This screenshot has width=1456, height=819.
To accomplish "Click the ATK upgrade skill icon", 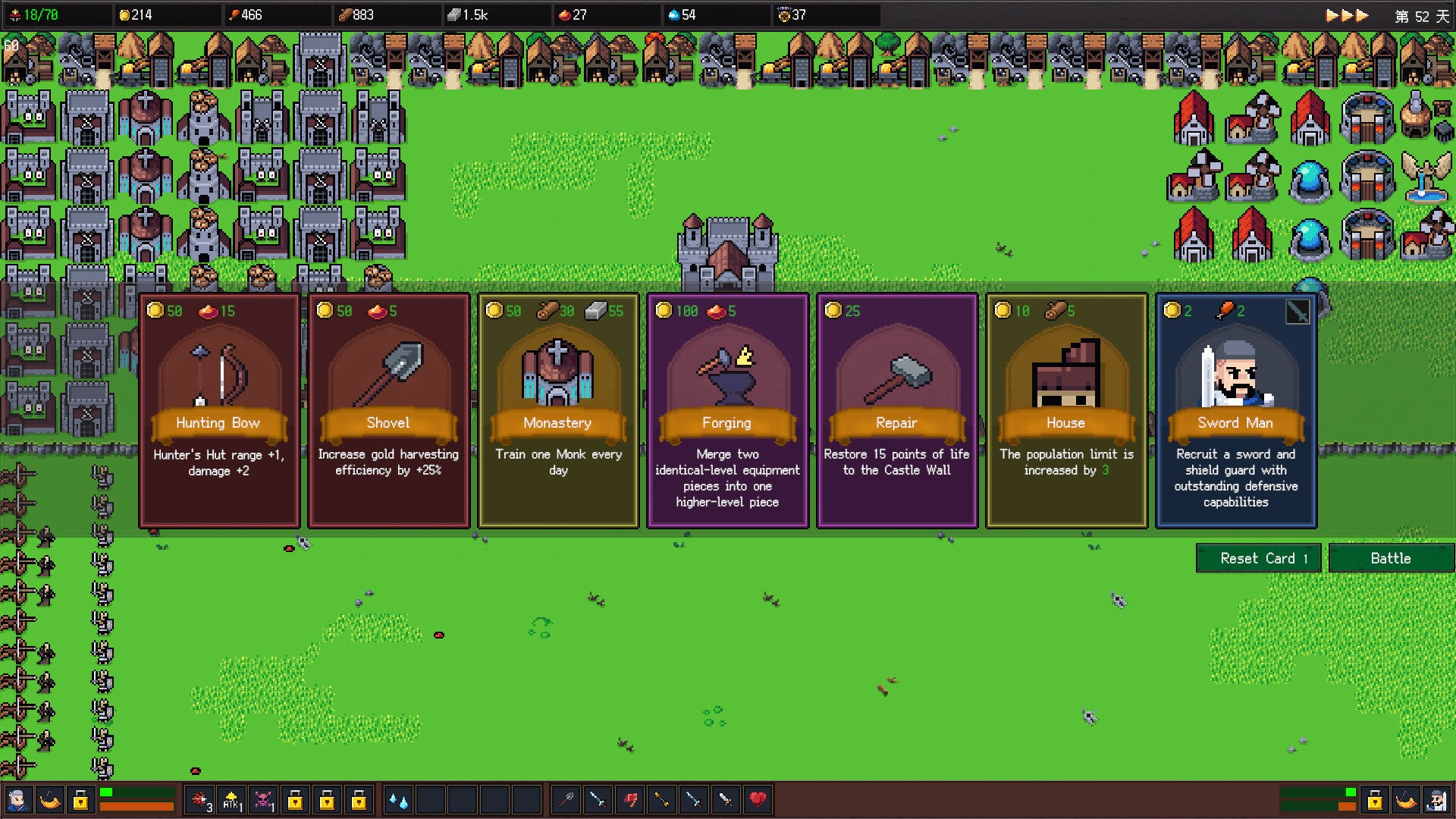I will coord(231,800).
